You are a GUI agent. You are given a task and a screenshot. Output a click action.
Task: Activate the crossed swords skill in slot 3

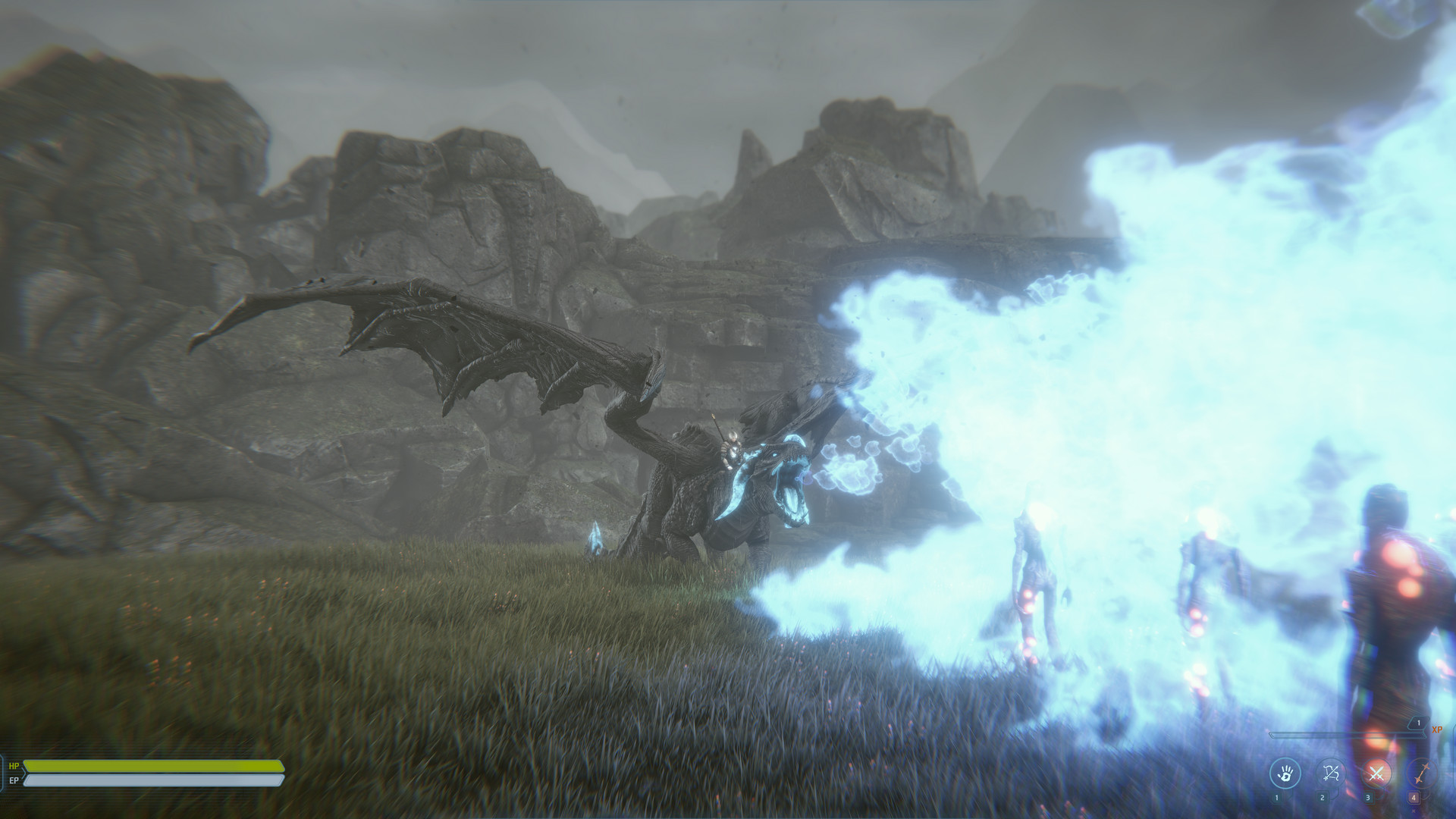coord(1377,773)
